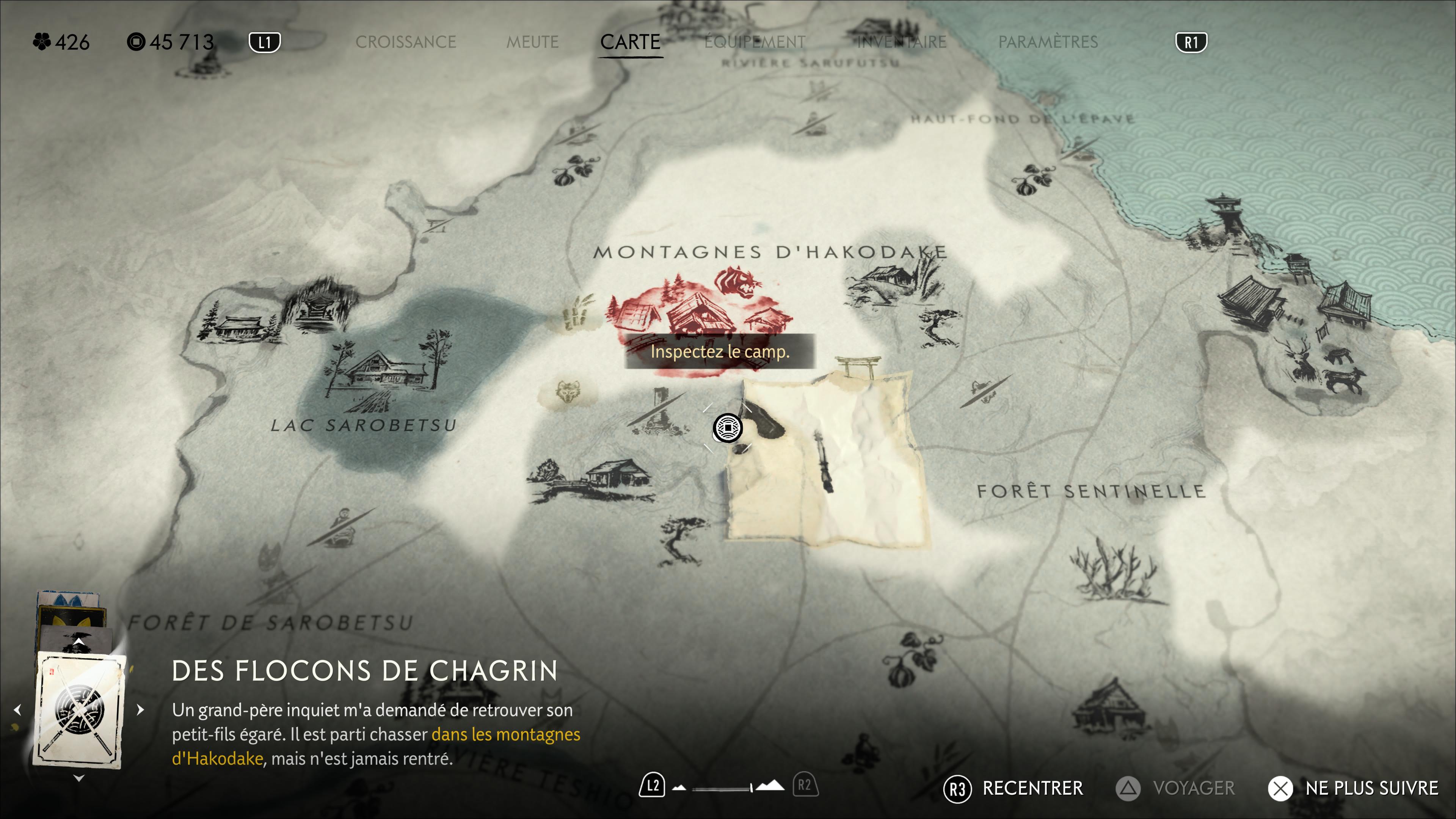1456x819 pixels.
Task: Show the next quest card with right arrow
Action: (x=140, y=709)
